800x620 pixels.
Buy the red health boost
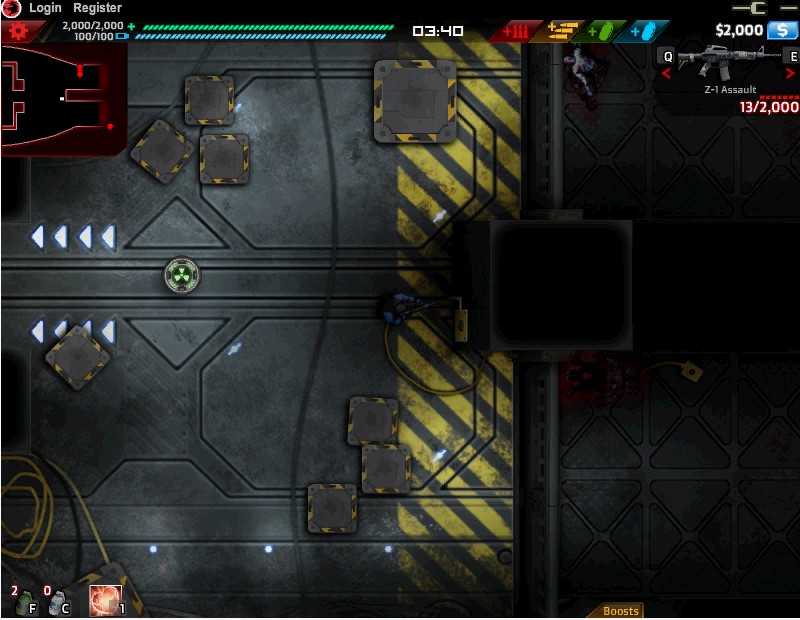[x=521, y=31]
